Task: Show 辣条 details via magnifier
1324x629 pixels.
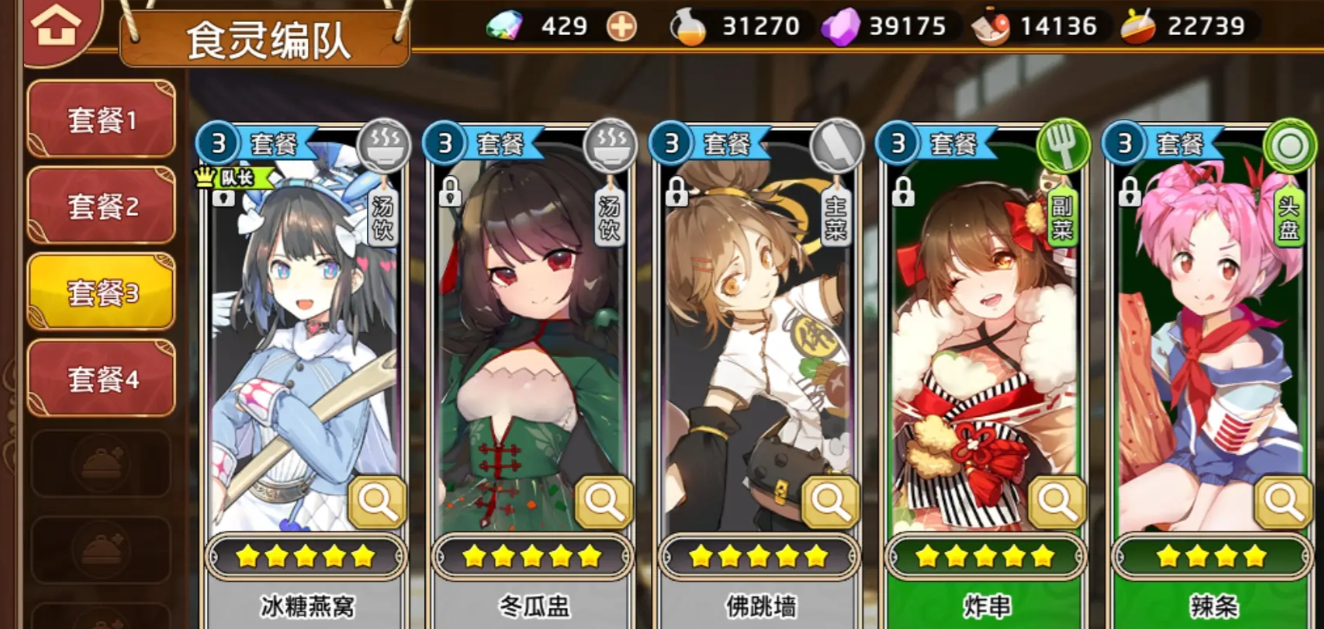Action: pyautogui.click(x=1283, y=502)
